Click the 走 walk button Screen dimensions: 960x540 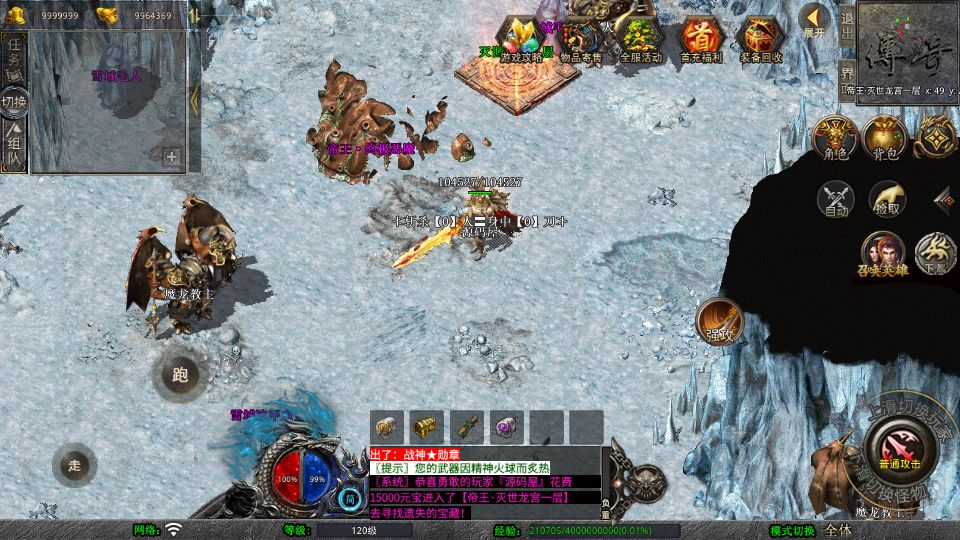point(74,464)
